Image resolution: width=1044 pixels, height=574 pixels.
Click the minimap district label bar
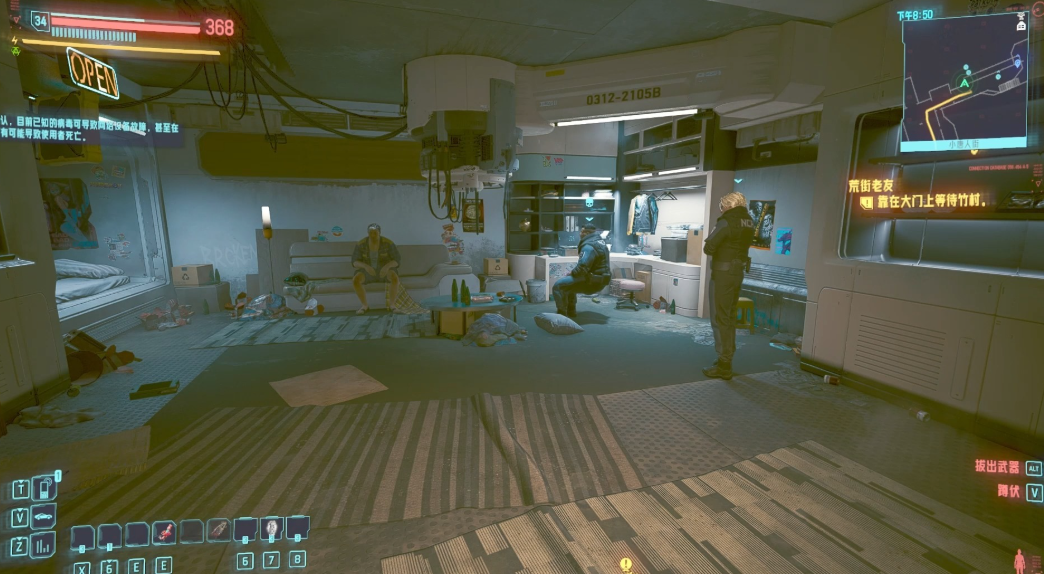(x=963, y=144)
